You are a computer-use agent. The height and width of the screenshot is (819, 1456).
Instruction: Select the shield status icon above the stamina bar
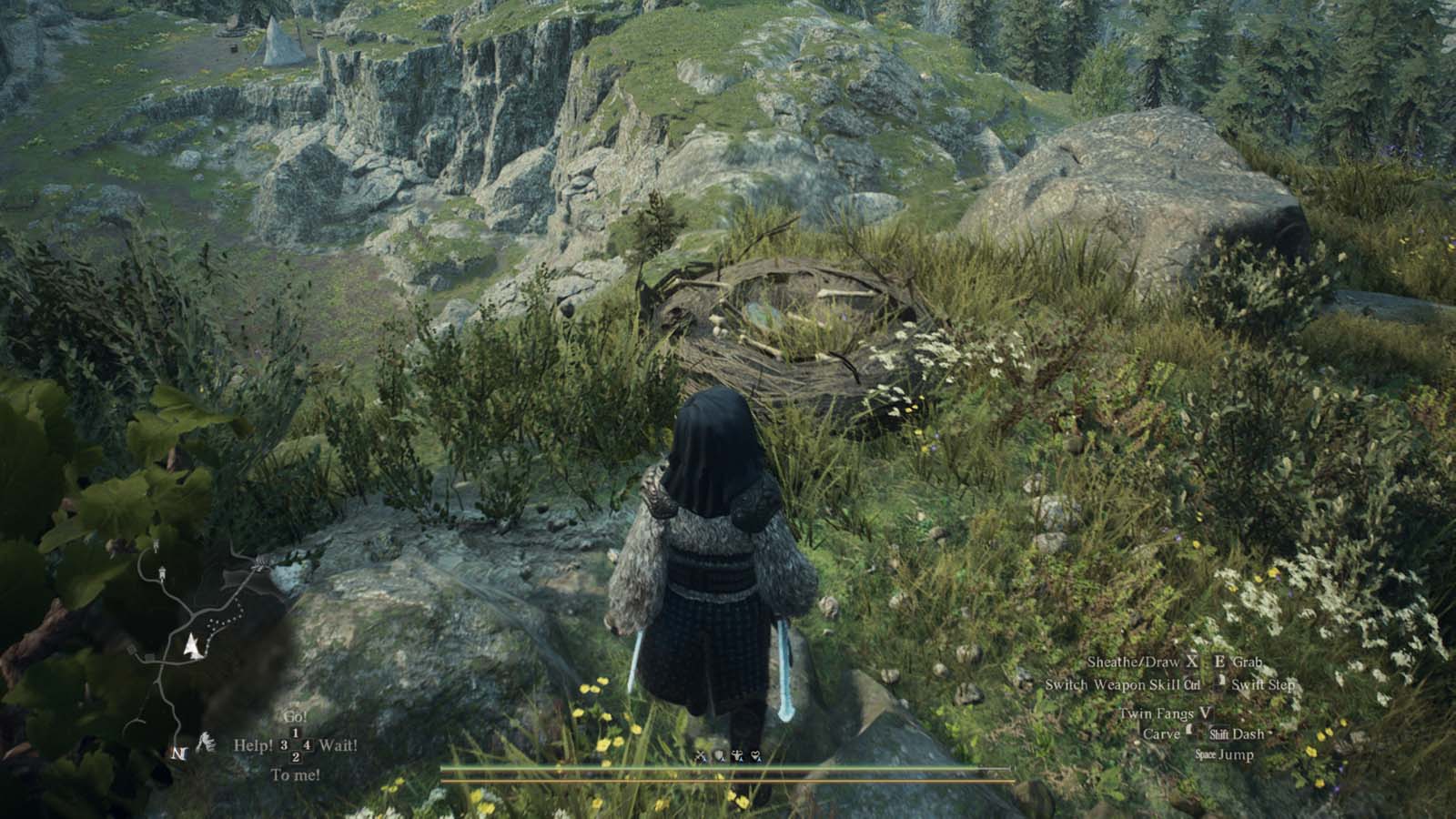pyautogui.click(x=718, y=756)
